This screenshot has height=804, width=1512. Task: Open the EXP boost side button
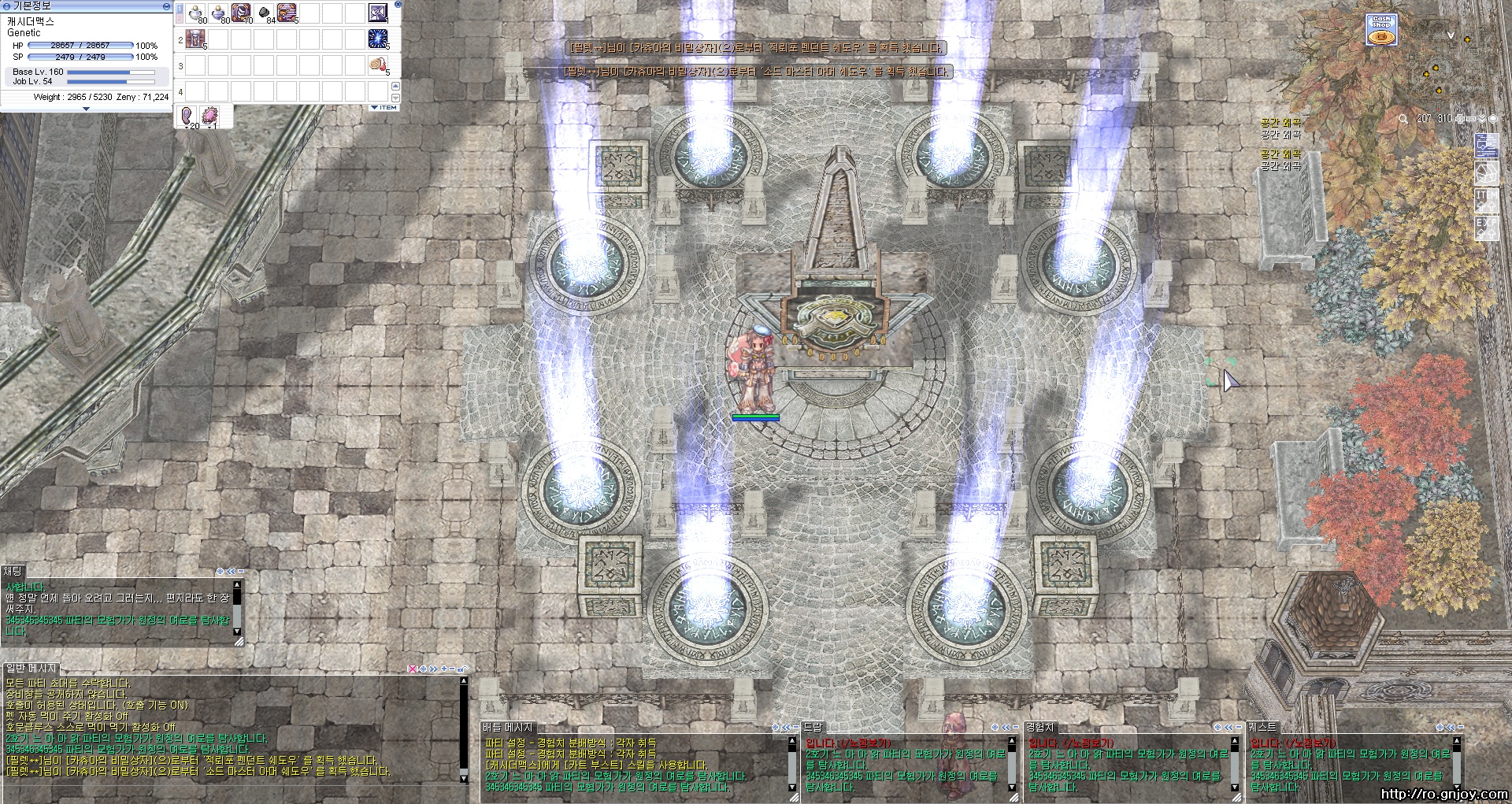click(x=1485, y=228)
